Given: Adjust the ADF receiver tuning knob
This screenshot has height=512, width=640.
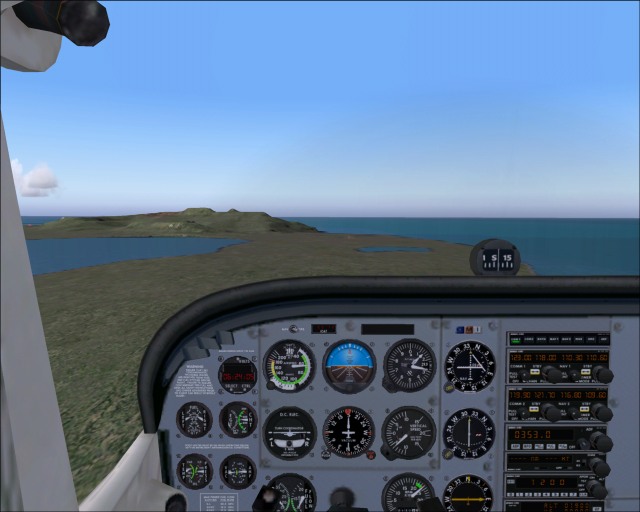Looking at the screenshot, I should [x=601, y=441].
